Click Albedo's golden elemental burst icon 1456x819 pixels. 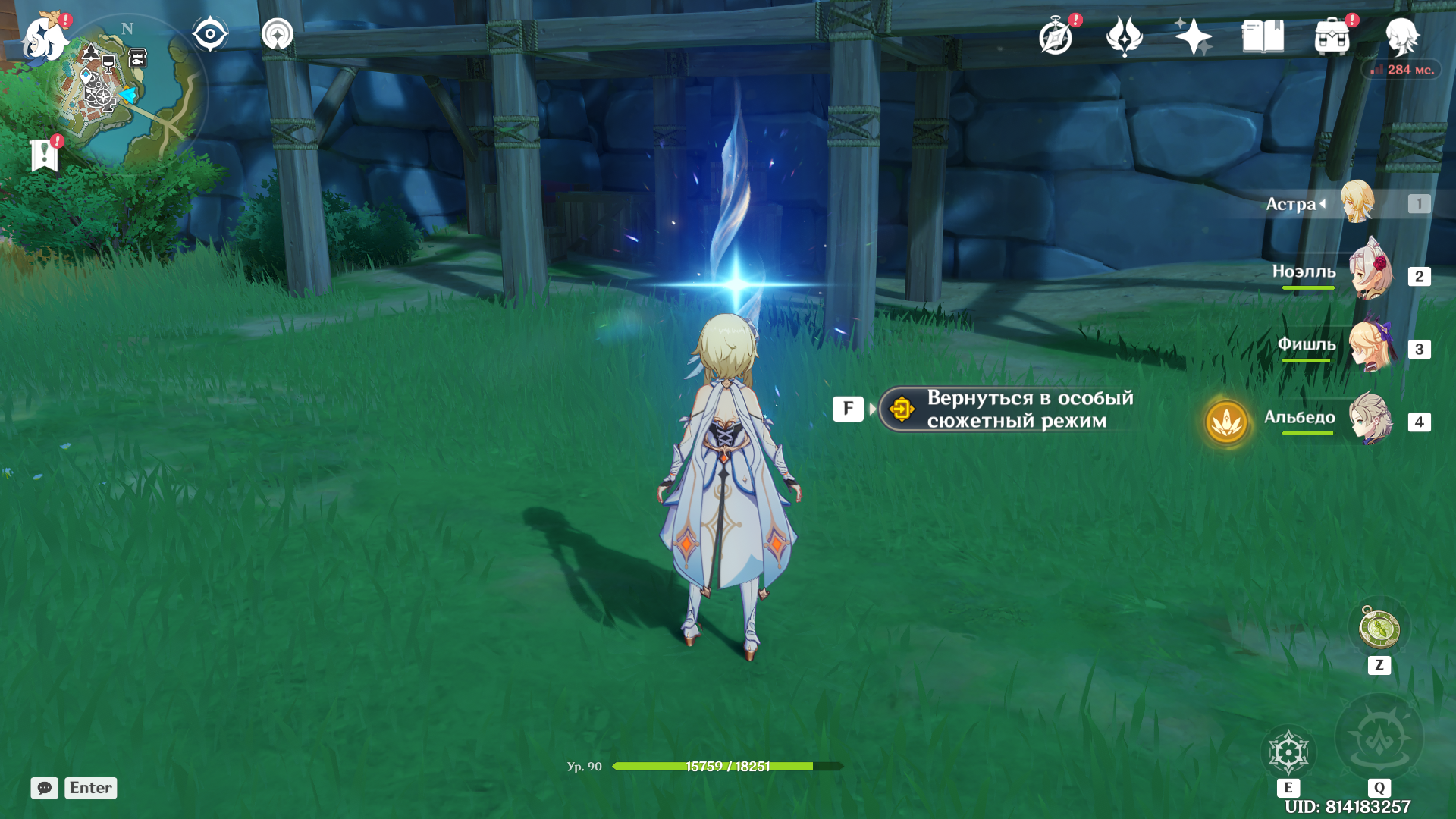1226,422
